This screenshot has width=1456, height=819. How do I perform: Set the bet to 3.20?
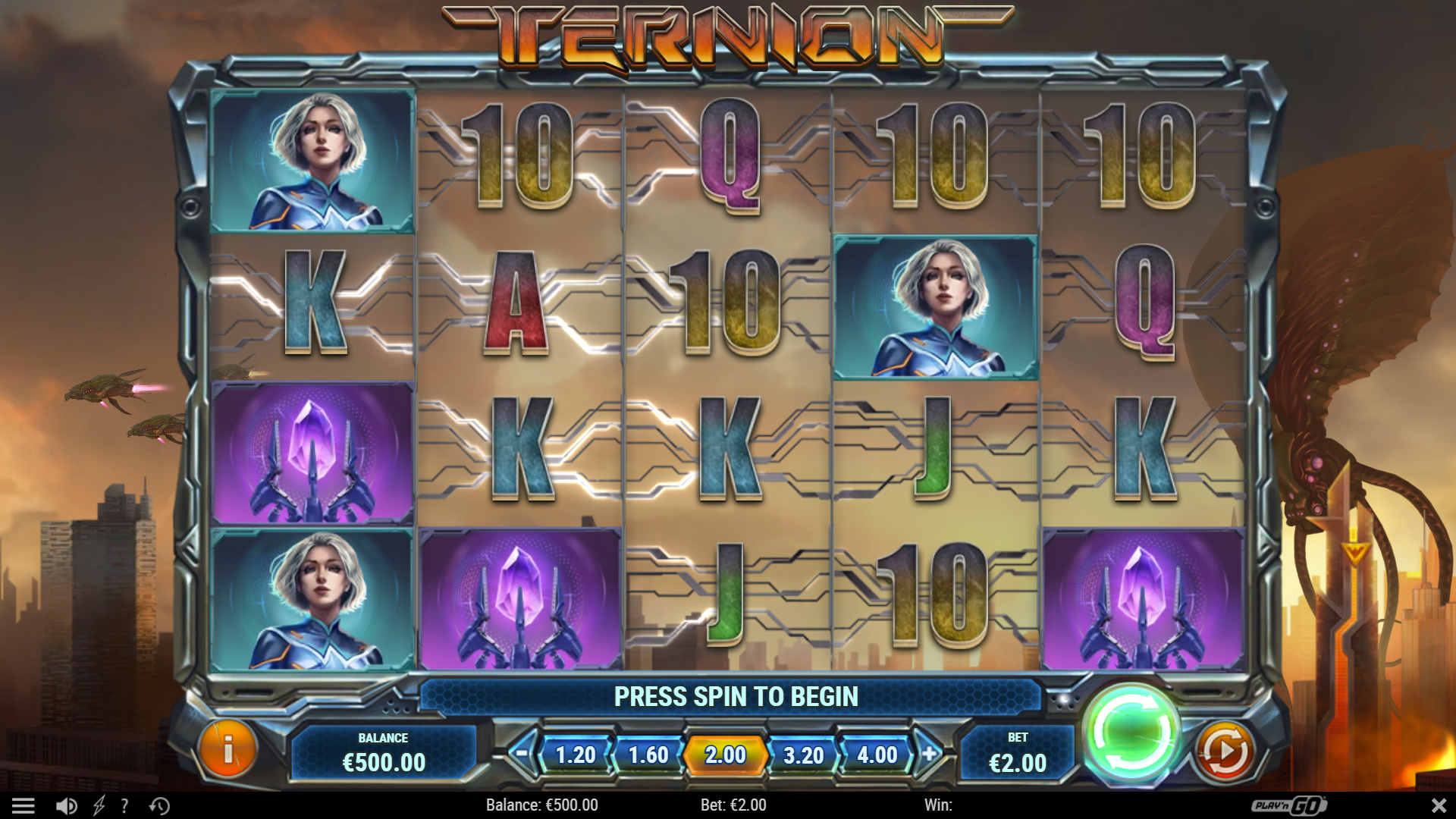tap(803, 755)
